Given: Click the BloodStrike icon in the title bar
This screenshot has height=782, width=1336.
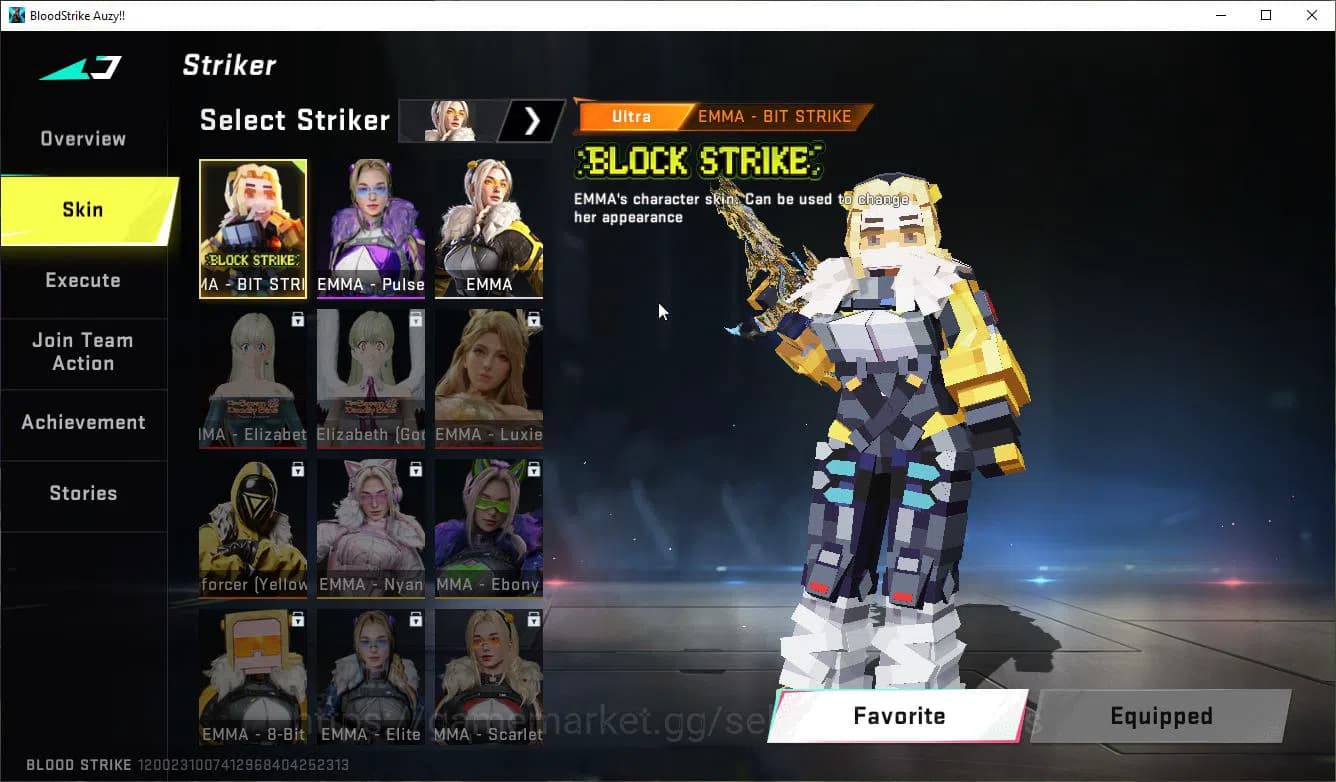Looking at the screenshot, I should pos(14,15).
